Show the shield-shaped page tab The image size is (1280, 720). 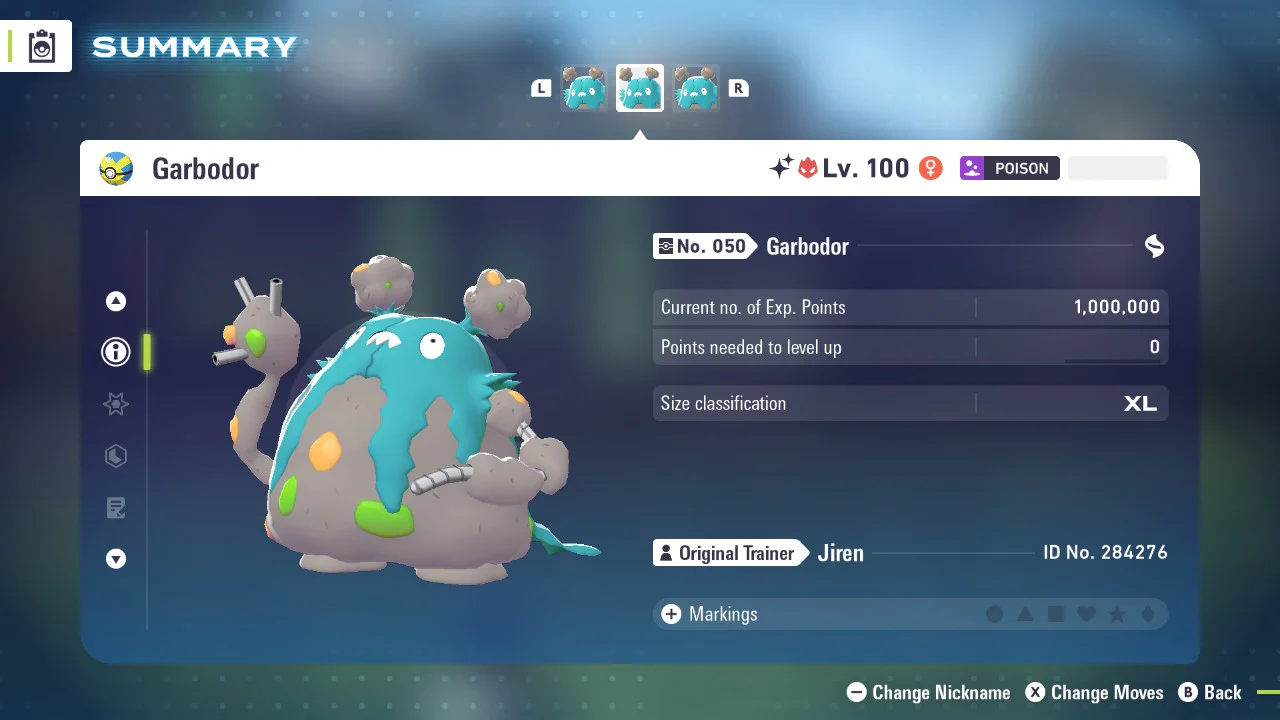[x=116, y=456]
